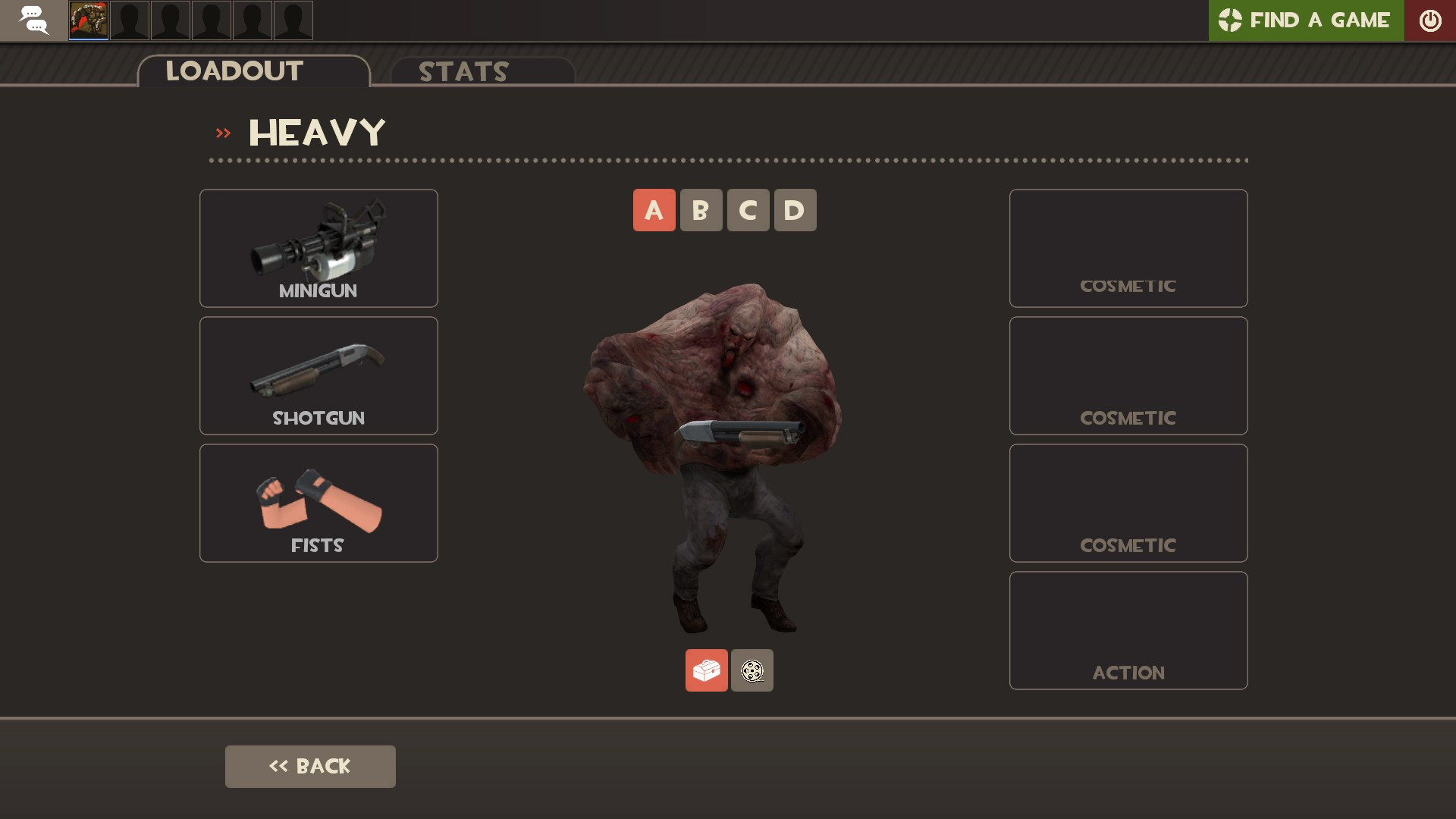Activate loadout preset C

pyautogui.click(x=748, y=210)
